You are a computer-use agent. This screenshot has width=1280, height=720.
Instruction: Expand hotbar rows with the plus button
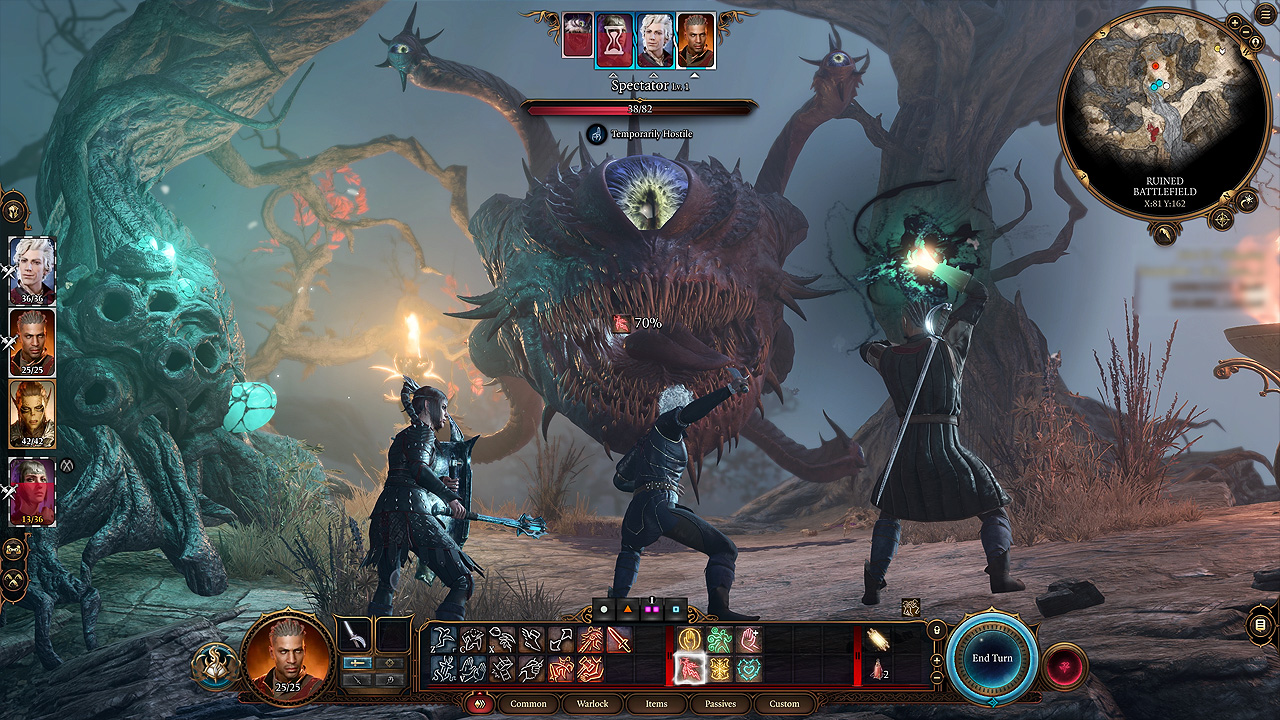pos(937,661)
